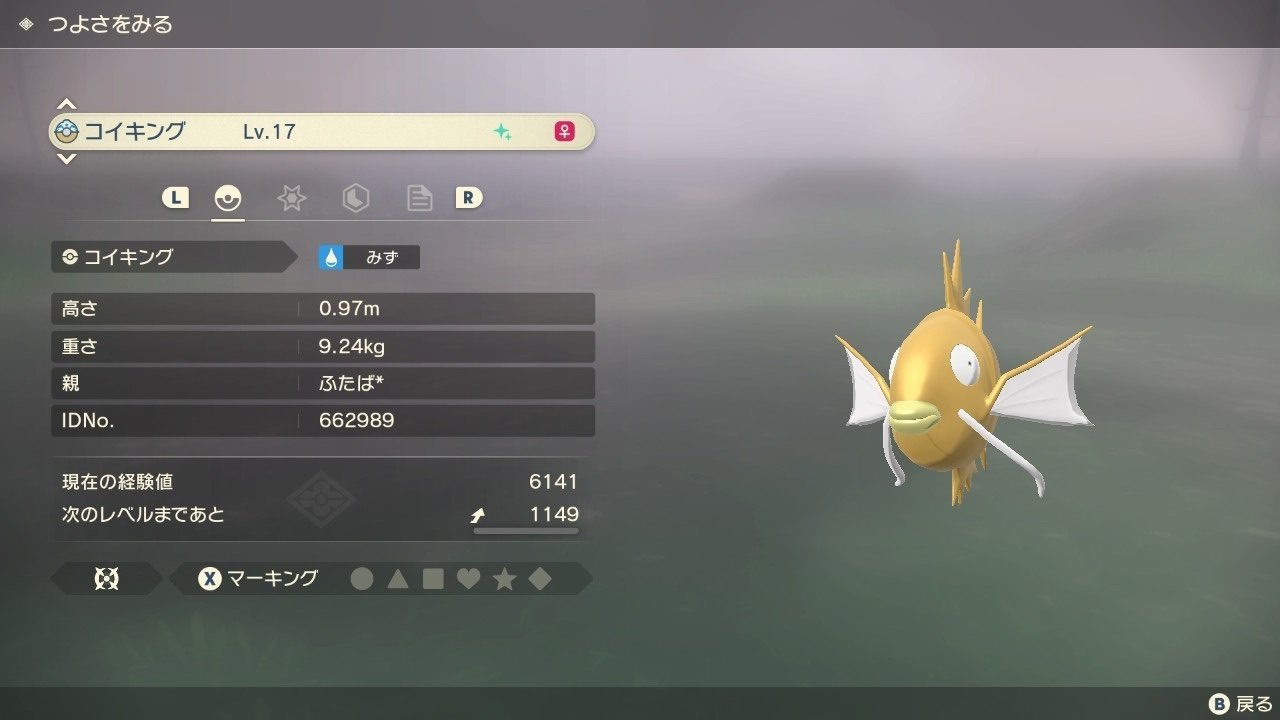Switch to the Poké Ball info tab
This screenshot has height=720, width=1280.
[x=228, y=198]
